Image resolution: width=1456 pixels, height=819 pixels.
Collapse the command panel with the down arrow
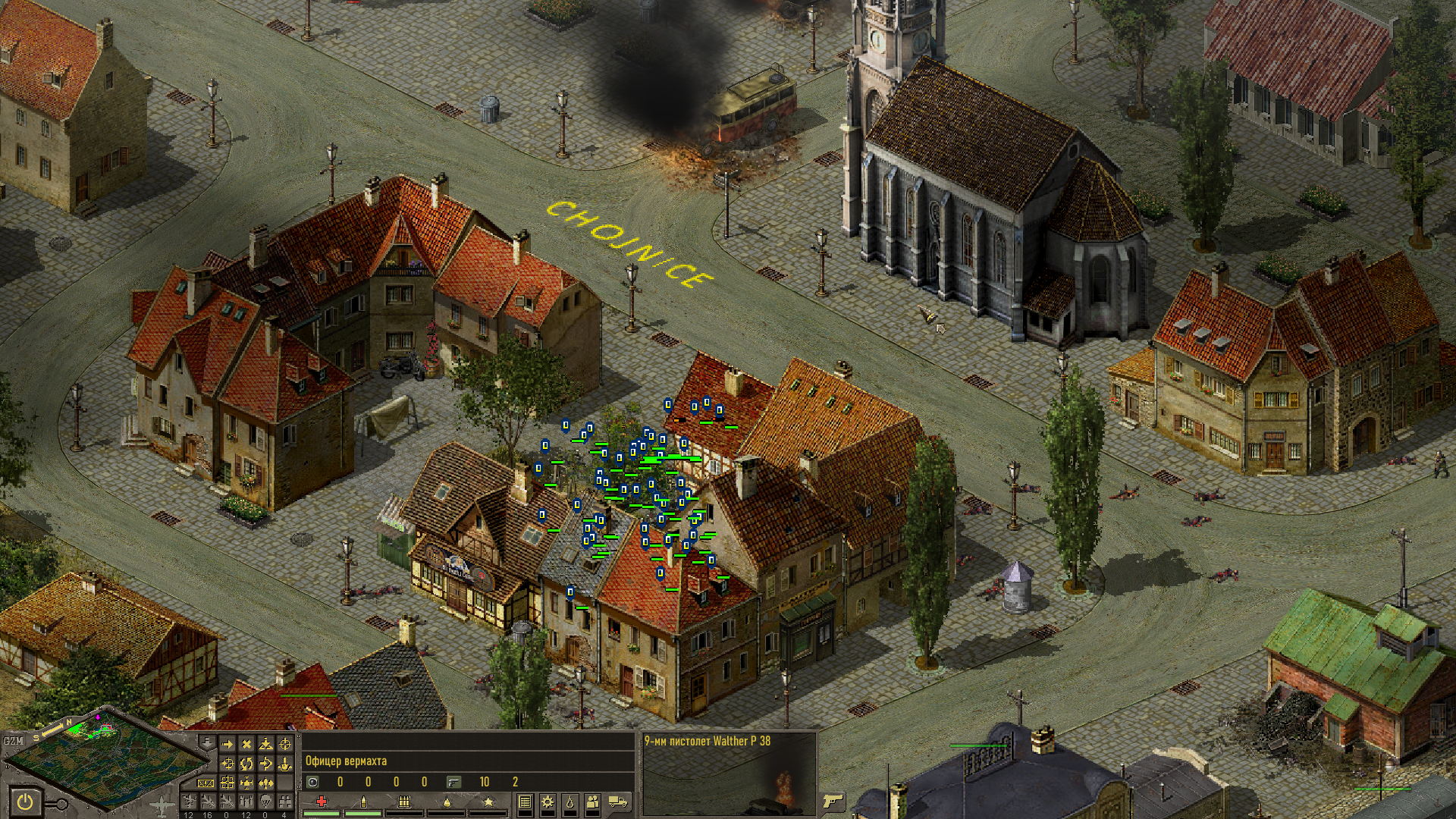tap(206, 742)
